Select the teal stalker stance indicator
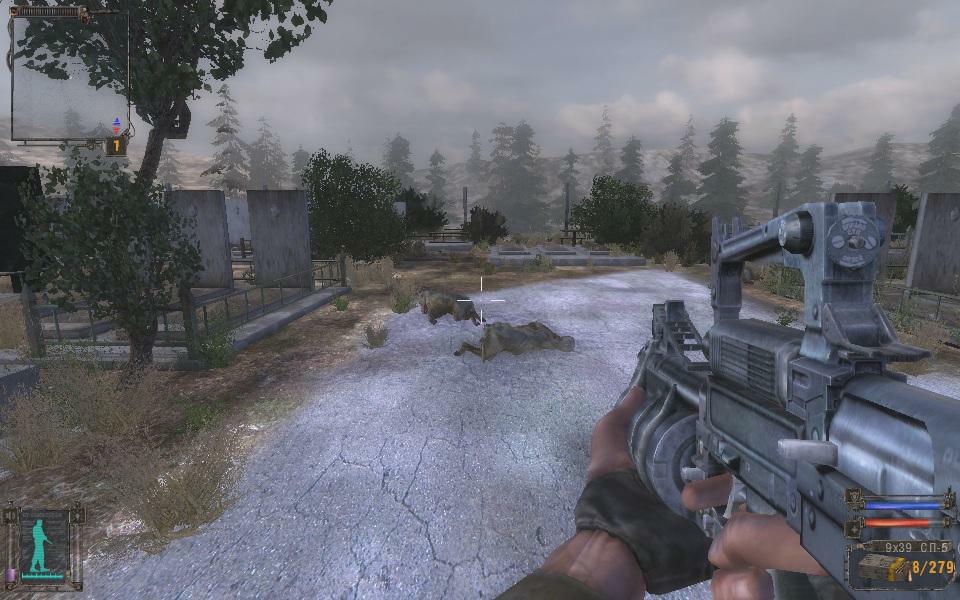The image size is (960, 600). click(39, 545)
